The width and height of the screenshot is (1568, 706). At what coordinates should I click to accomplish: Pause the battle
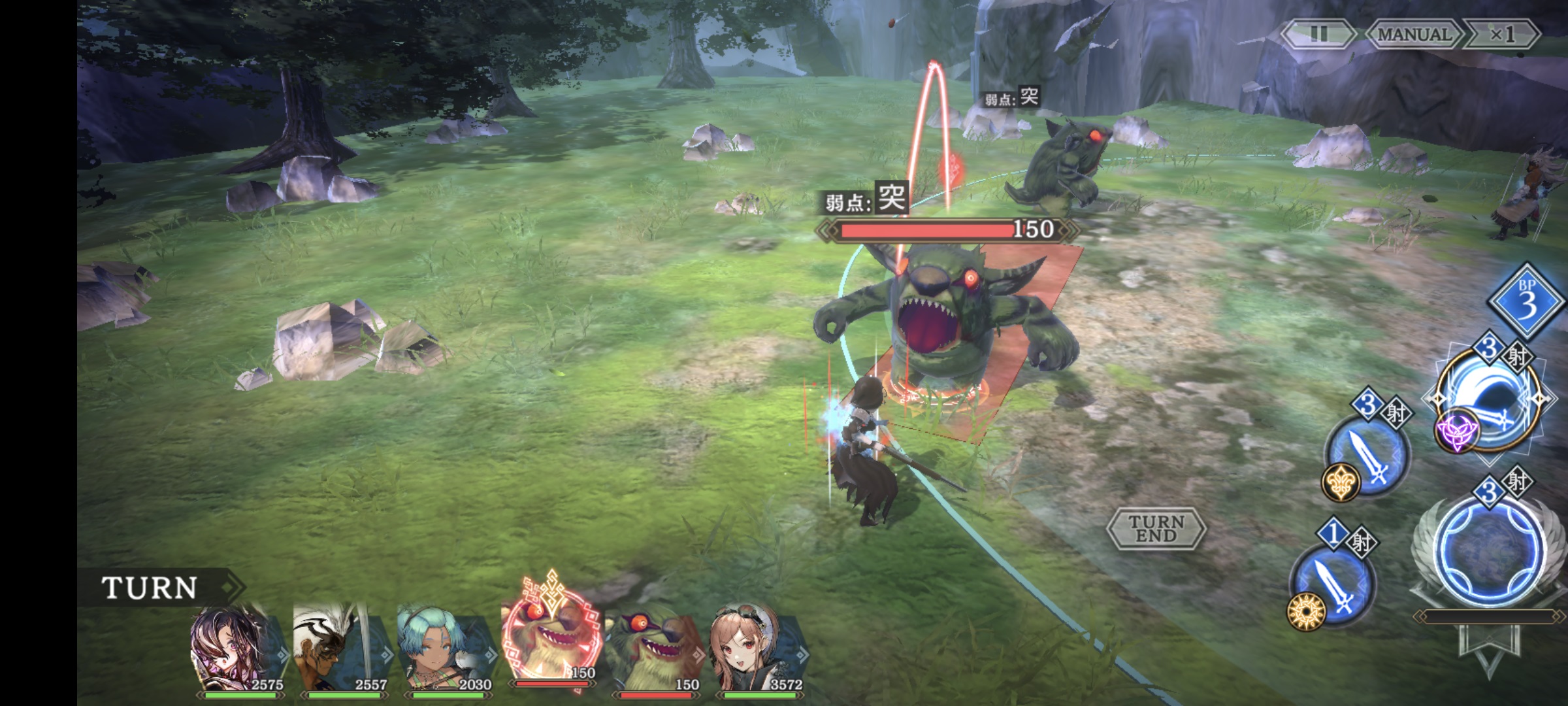pos(1318,35)
